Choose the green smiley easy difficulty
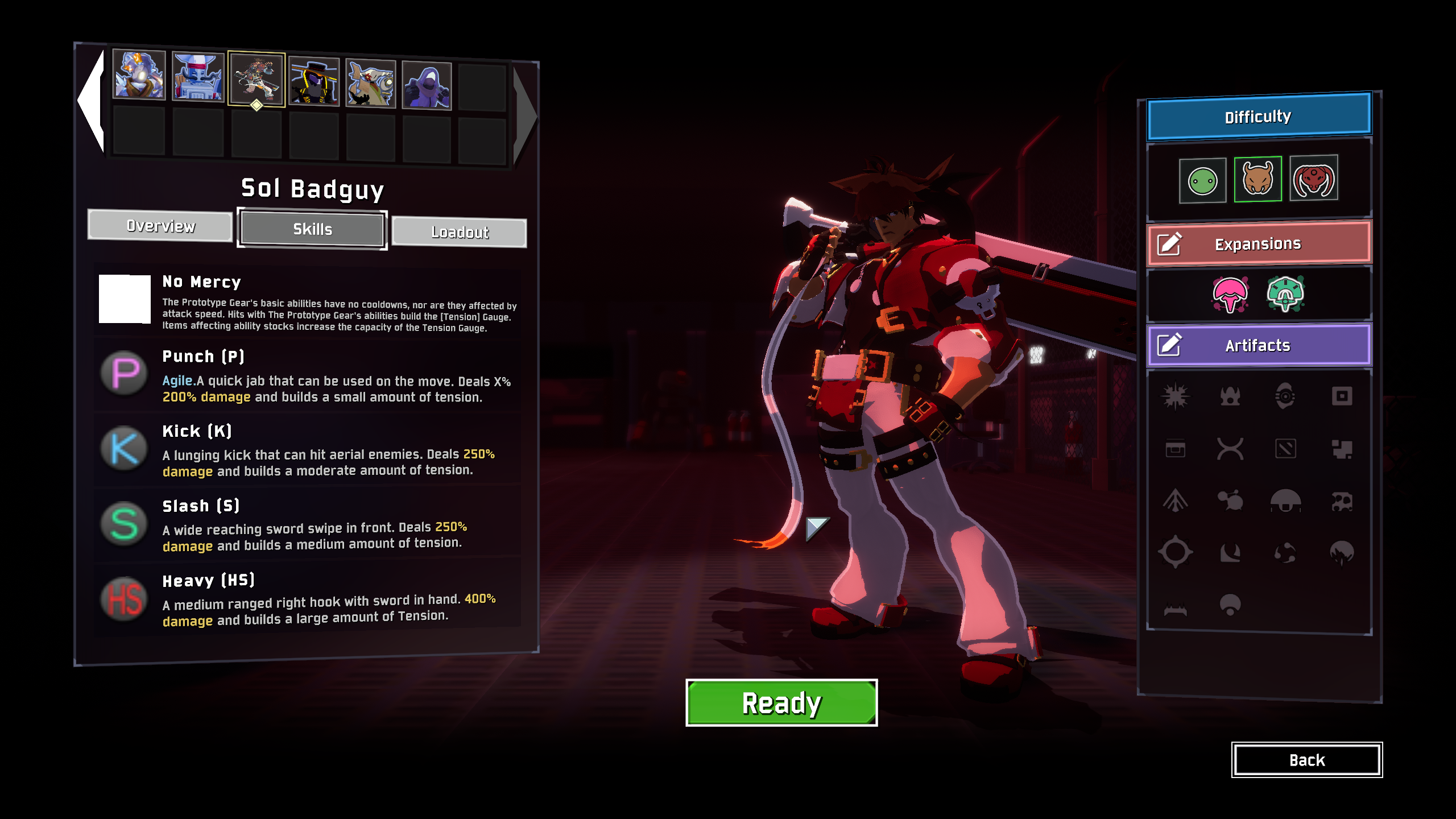 click(1202, 181)
